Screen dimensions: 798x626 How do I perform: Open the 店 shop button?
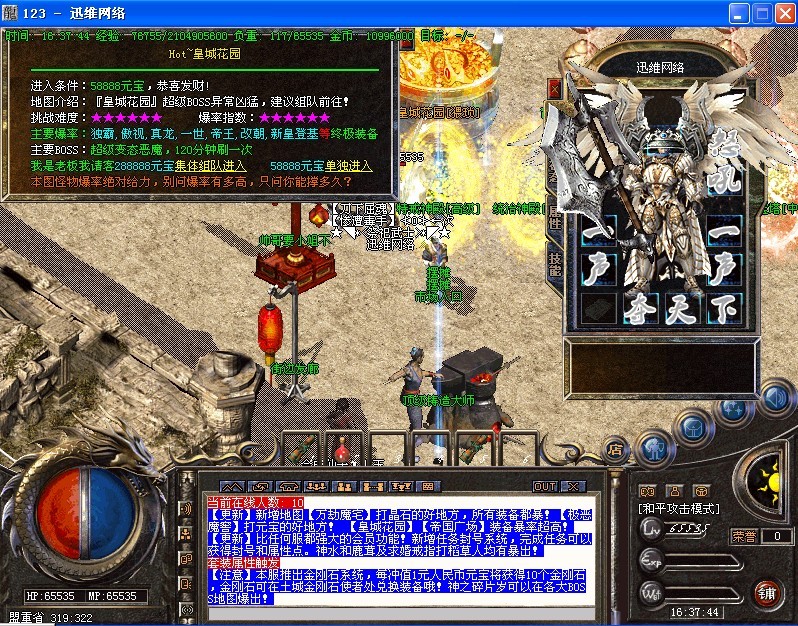click(616, 449)
